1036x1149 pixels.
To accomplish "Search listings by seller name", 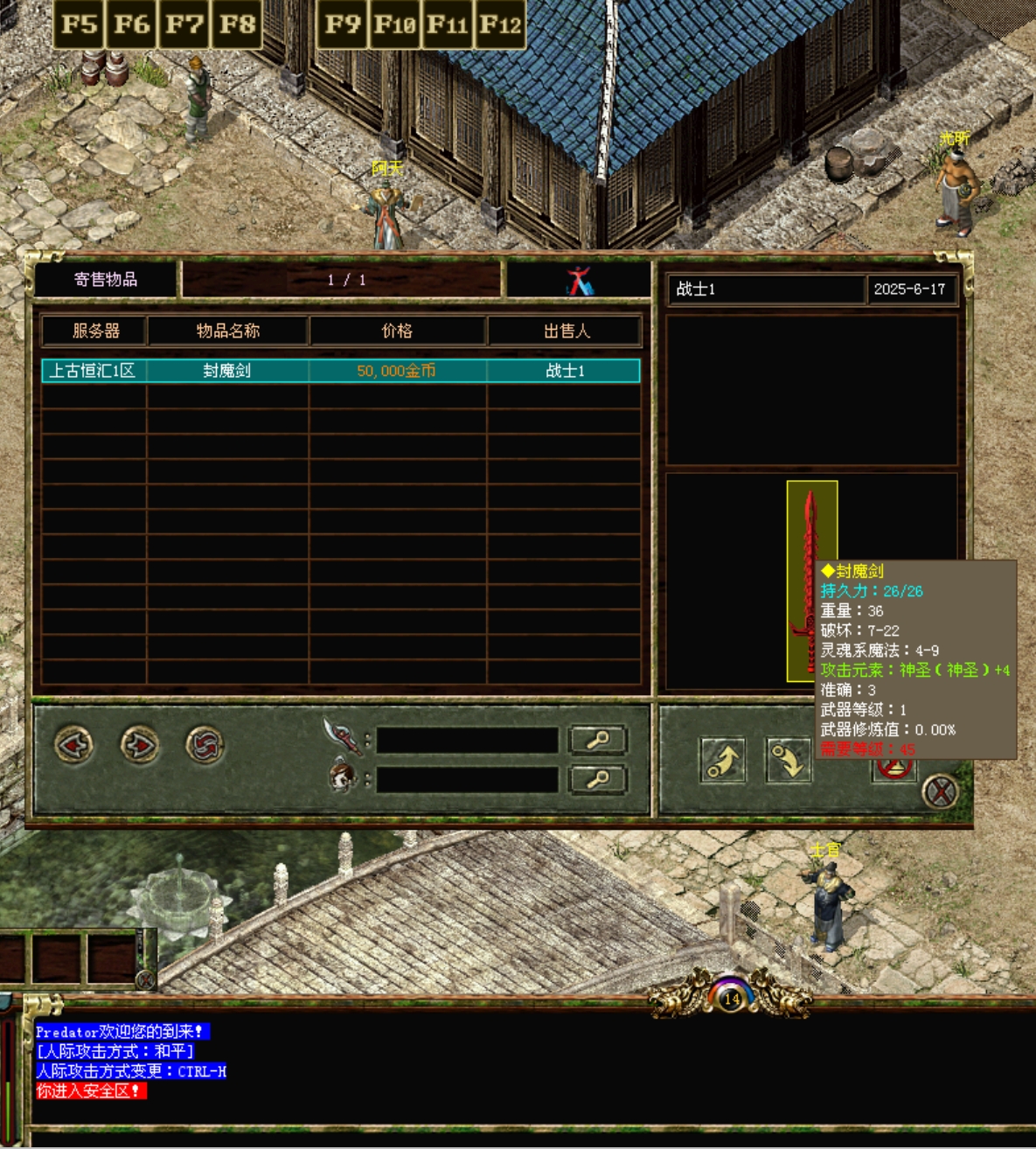I will [x=598, y=779].
